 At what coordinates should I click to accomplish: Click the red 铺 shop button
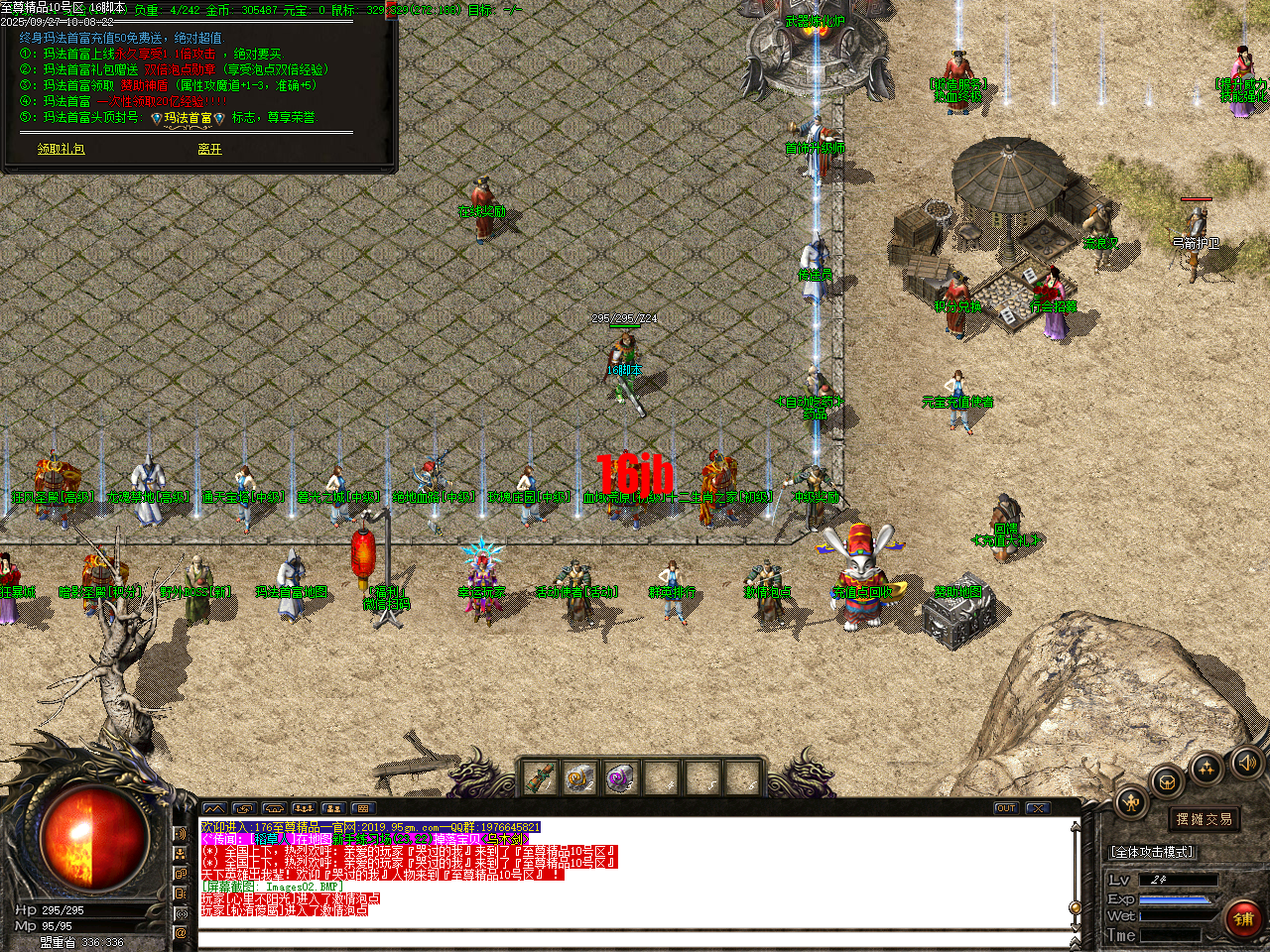pos(1243,917)
